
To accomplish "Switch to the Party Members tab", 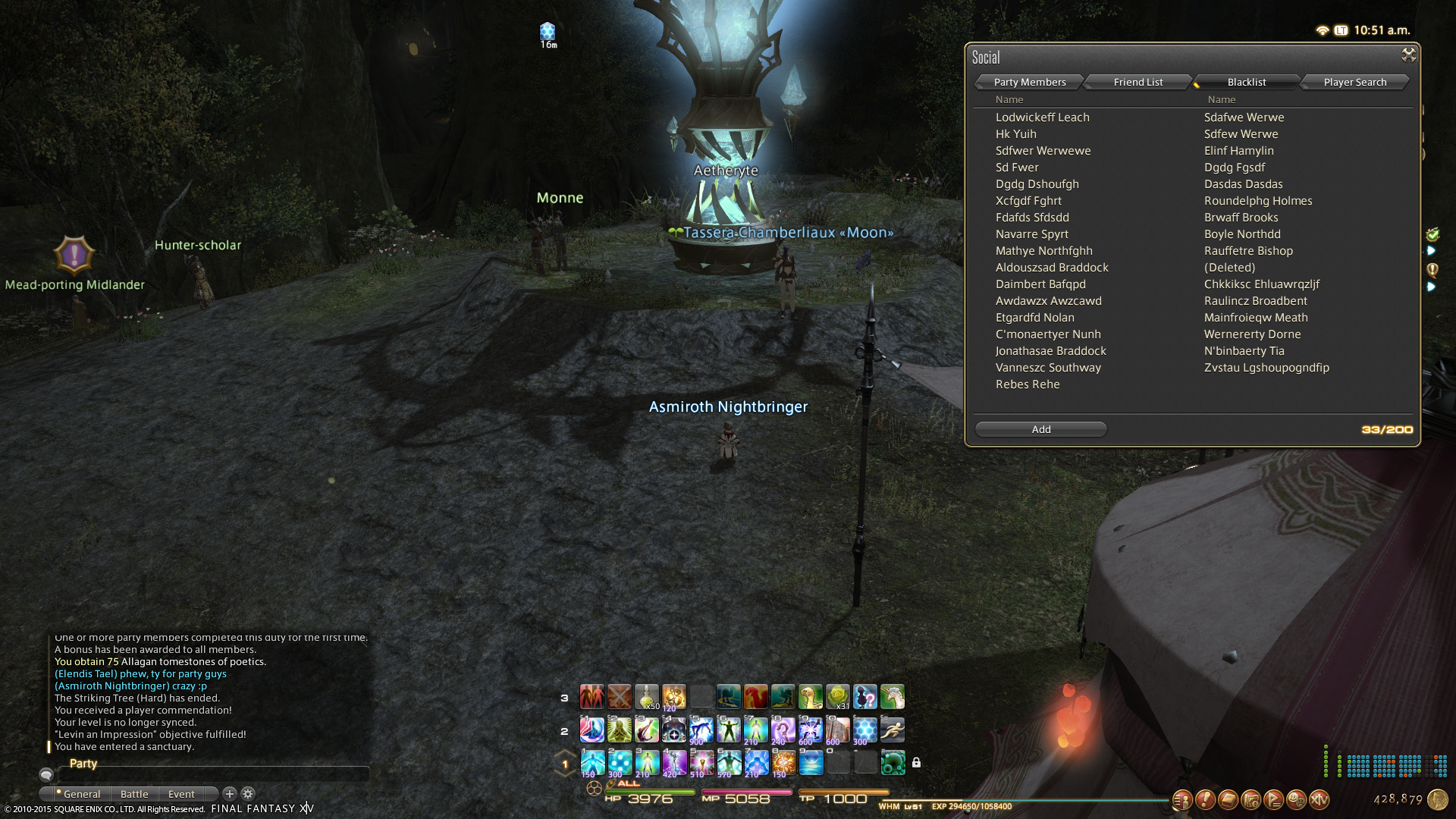I will 1029,82.
